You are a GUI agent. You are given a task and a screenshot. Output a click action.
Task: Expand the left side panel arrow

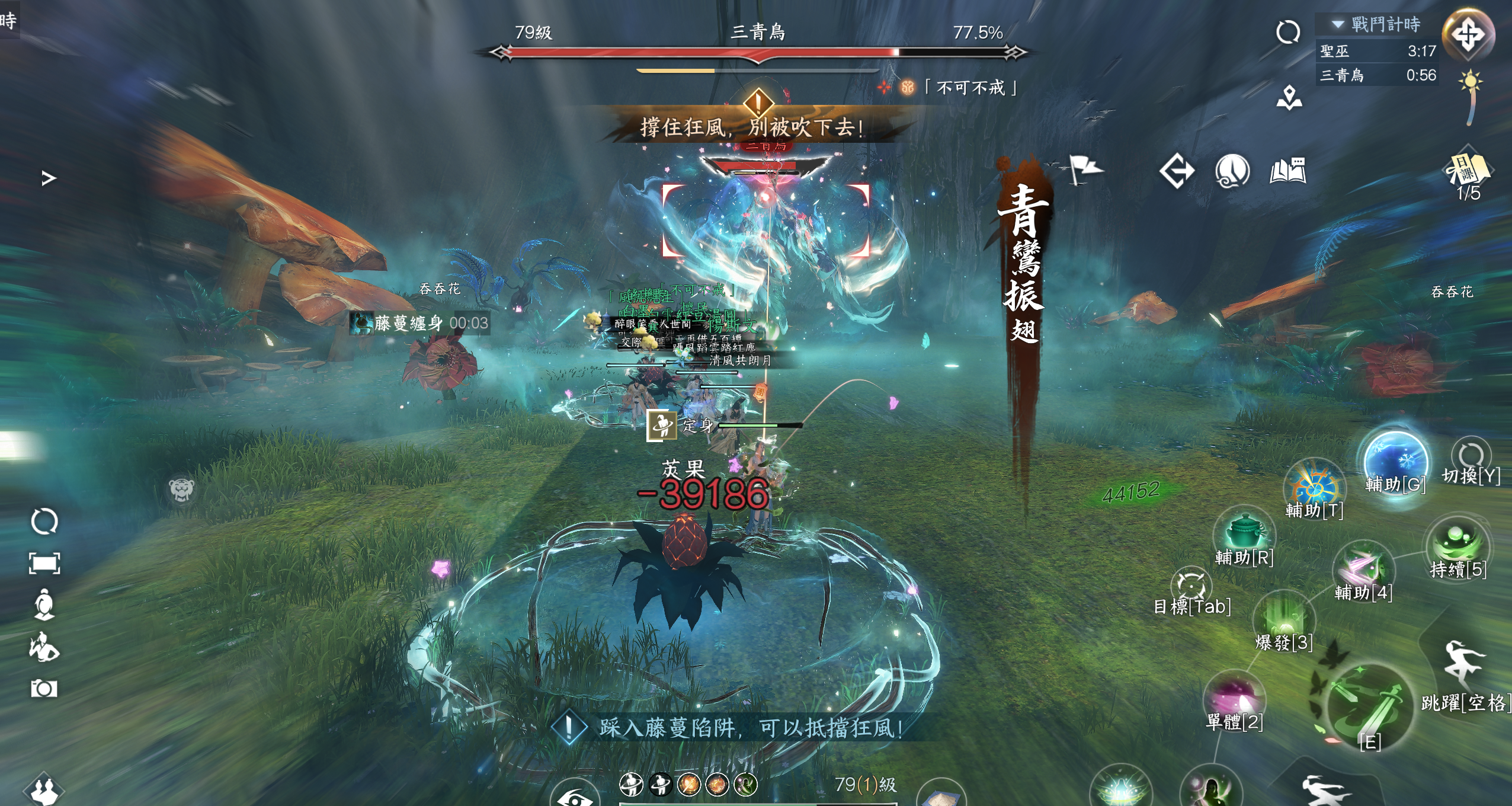(49, 178)
